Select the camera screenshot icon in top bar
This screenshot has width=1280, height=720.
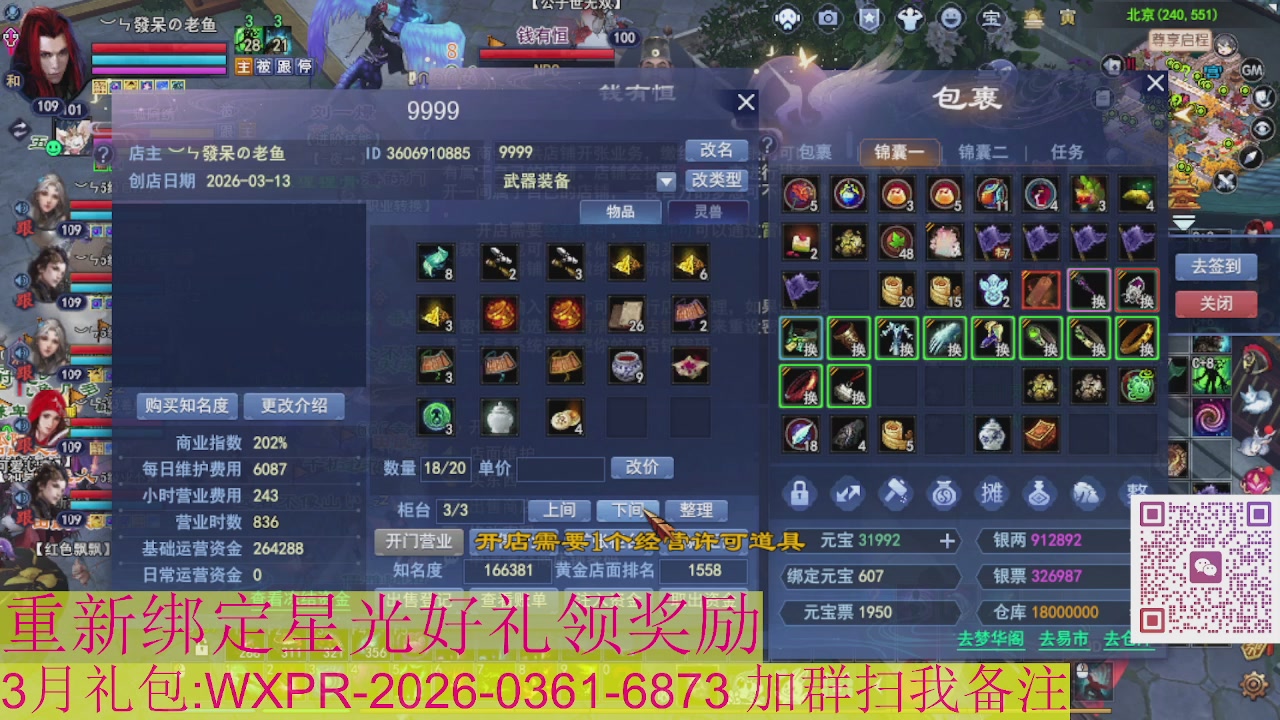point(826,18)
